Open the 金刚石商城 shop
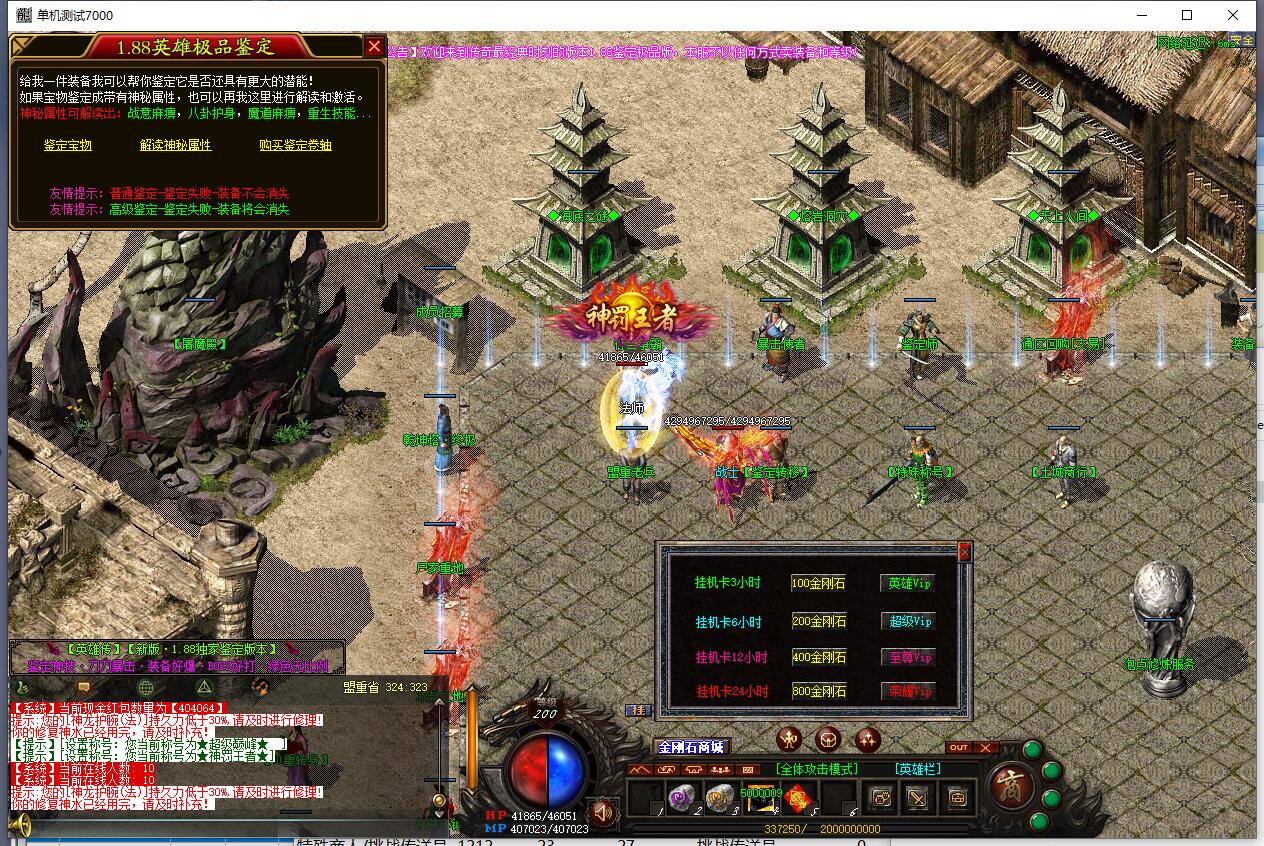This screenshot has height=846, width=1264. (690, 747)
